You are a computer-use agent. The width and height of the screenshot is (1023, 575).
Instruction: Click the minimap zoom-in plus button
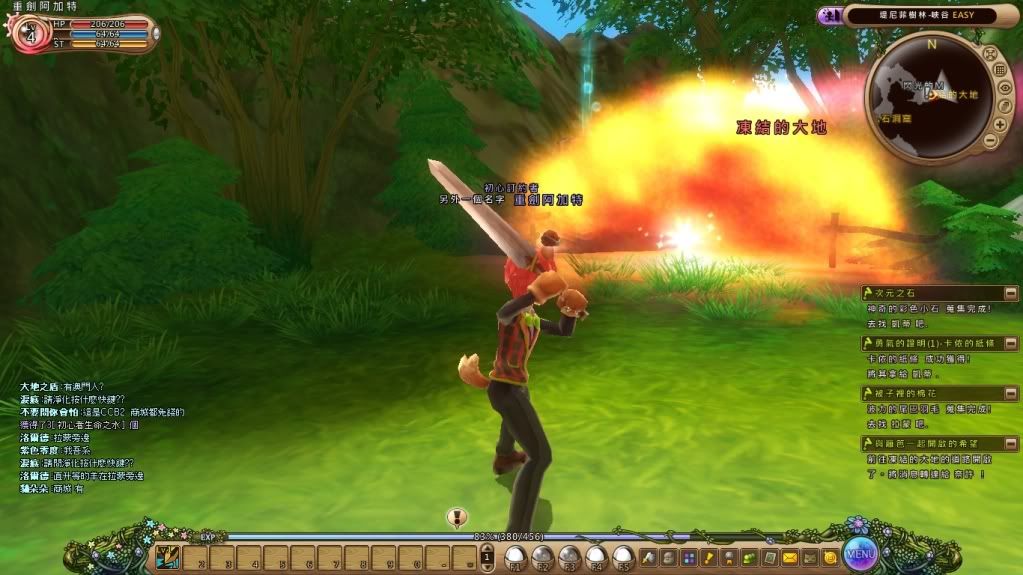tap(999, 124)
